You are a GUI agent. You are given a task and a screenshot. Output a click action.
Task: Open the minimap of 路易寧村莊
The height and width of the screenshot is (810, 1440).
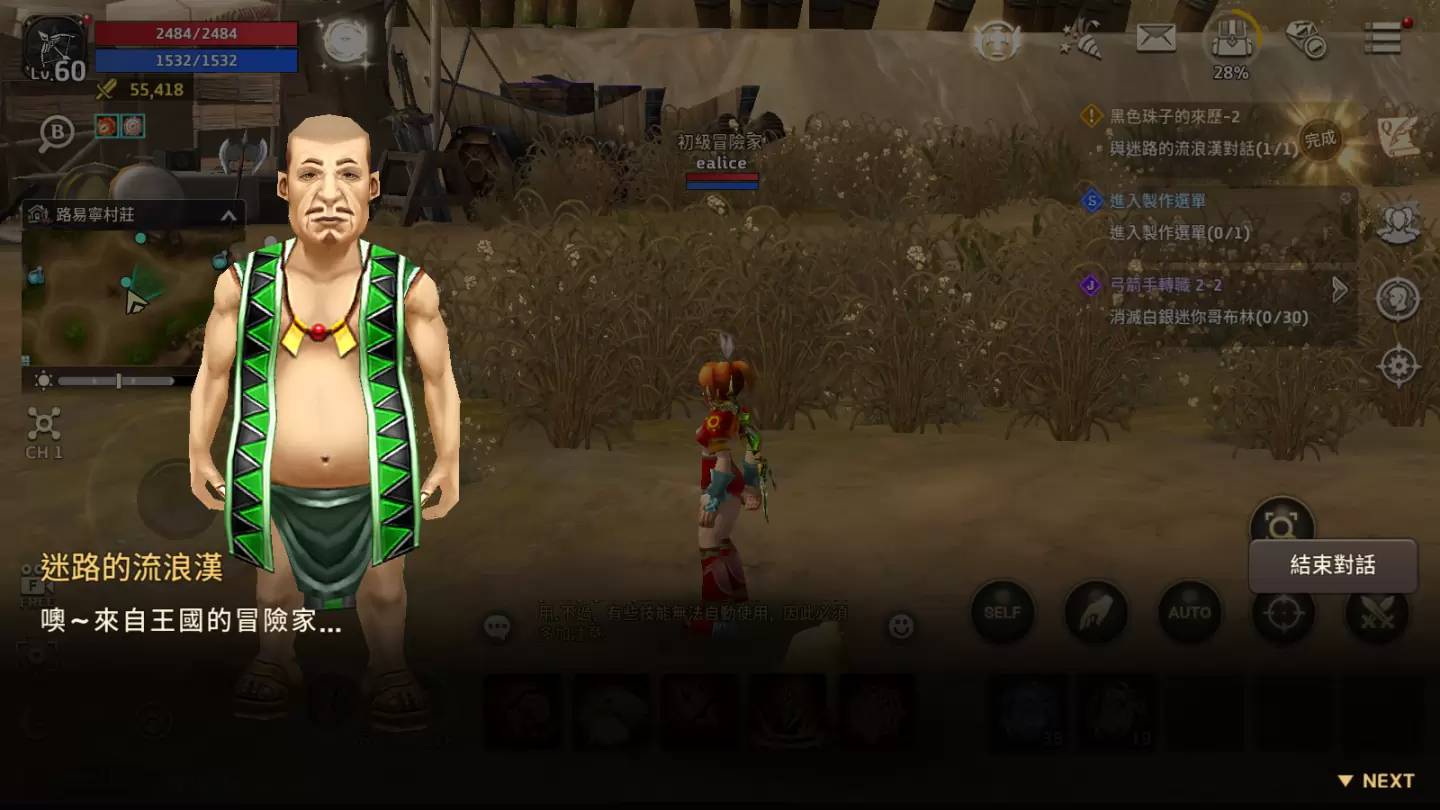pos(120,295)
